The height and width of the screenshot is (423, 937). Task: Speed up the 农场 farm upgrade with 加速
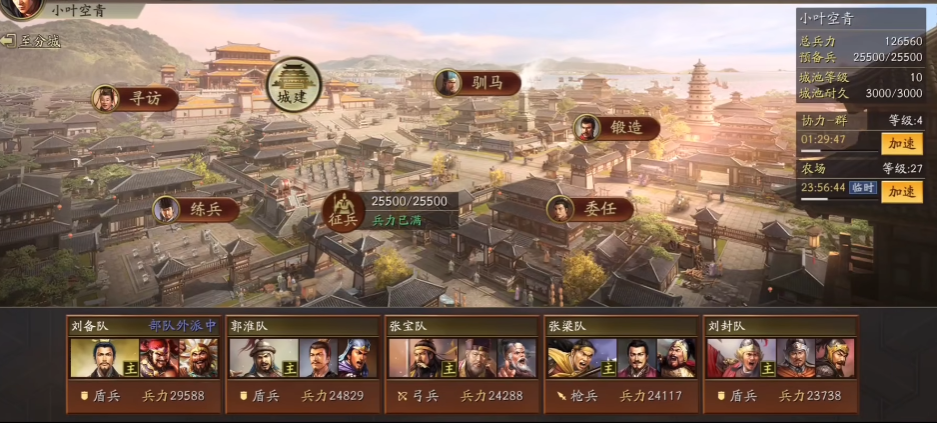[901, 191]
